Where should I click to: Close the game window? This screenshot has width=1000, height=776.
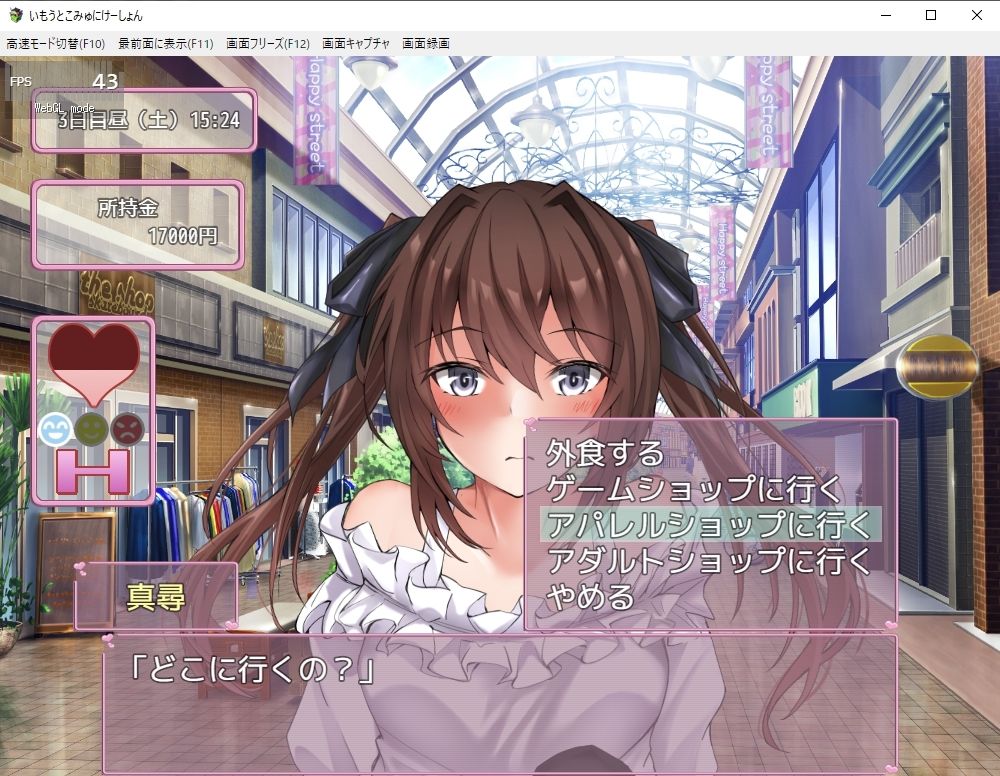click(x=977, y=15)
